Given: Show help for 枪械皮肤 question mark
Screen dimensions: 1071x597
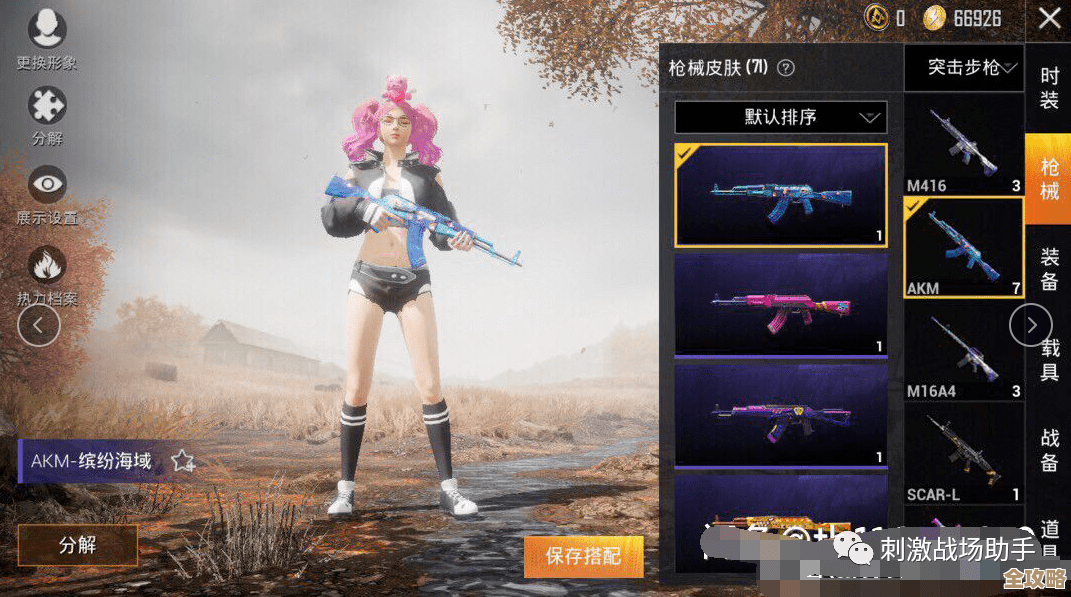Looking at the screenshot, I should pyautogui.click(x=786, y=68).
